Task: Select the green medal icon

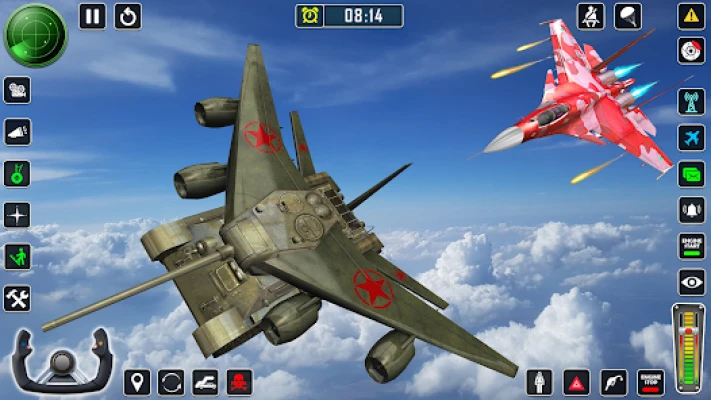Action: (x=17, y=174)
